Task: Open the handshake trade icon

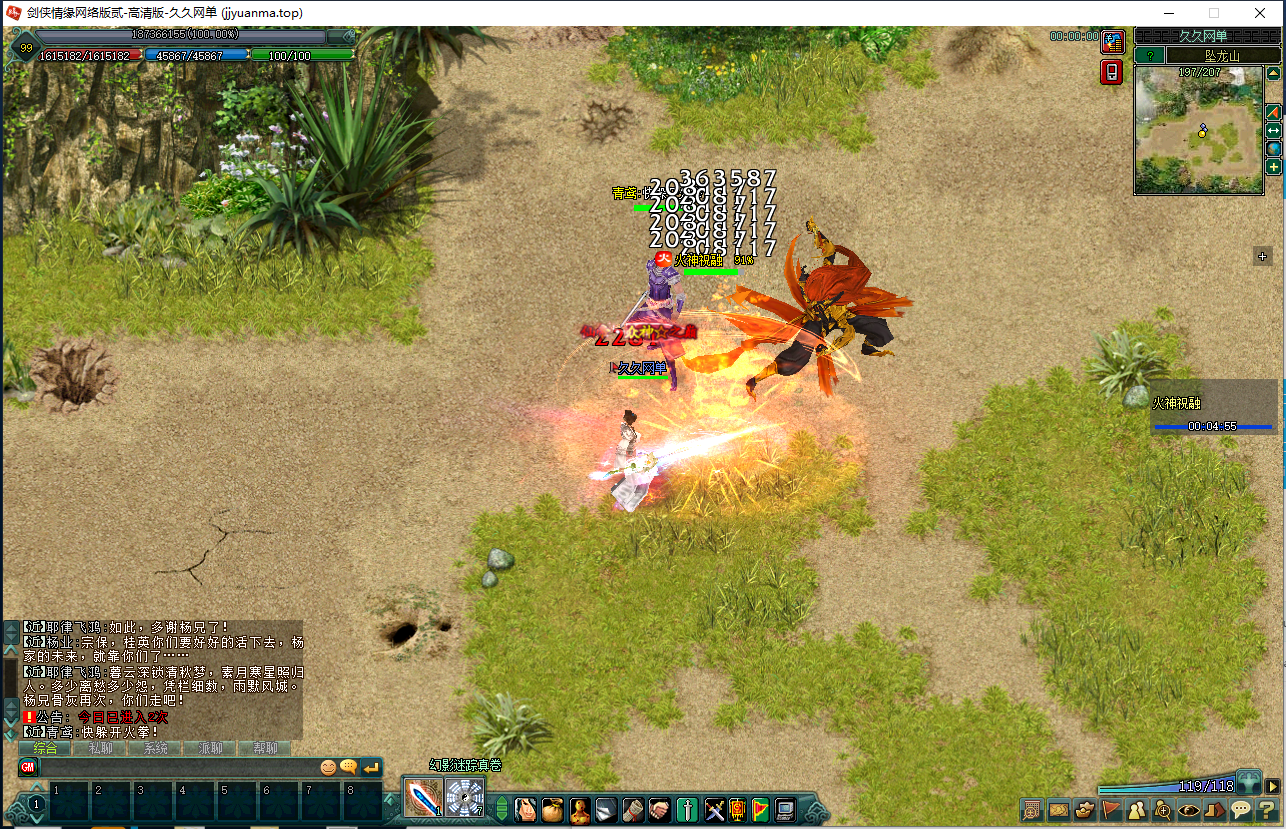Action: [x=660, y=809]
